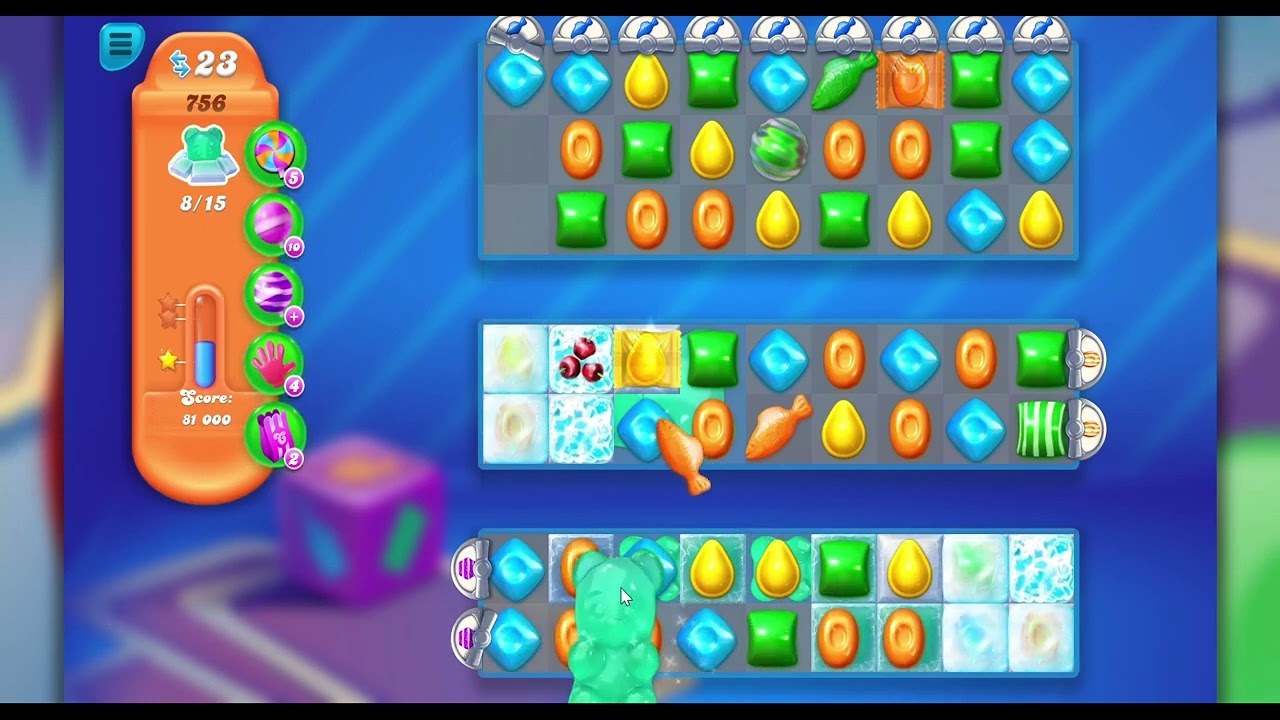This screenshot has width=1280, height=720.
Task: Choose the yellow candy in the gold square
Action: coord(647,358)
